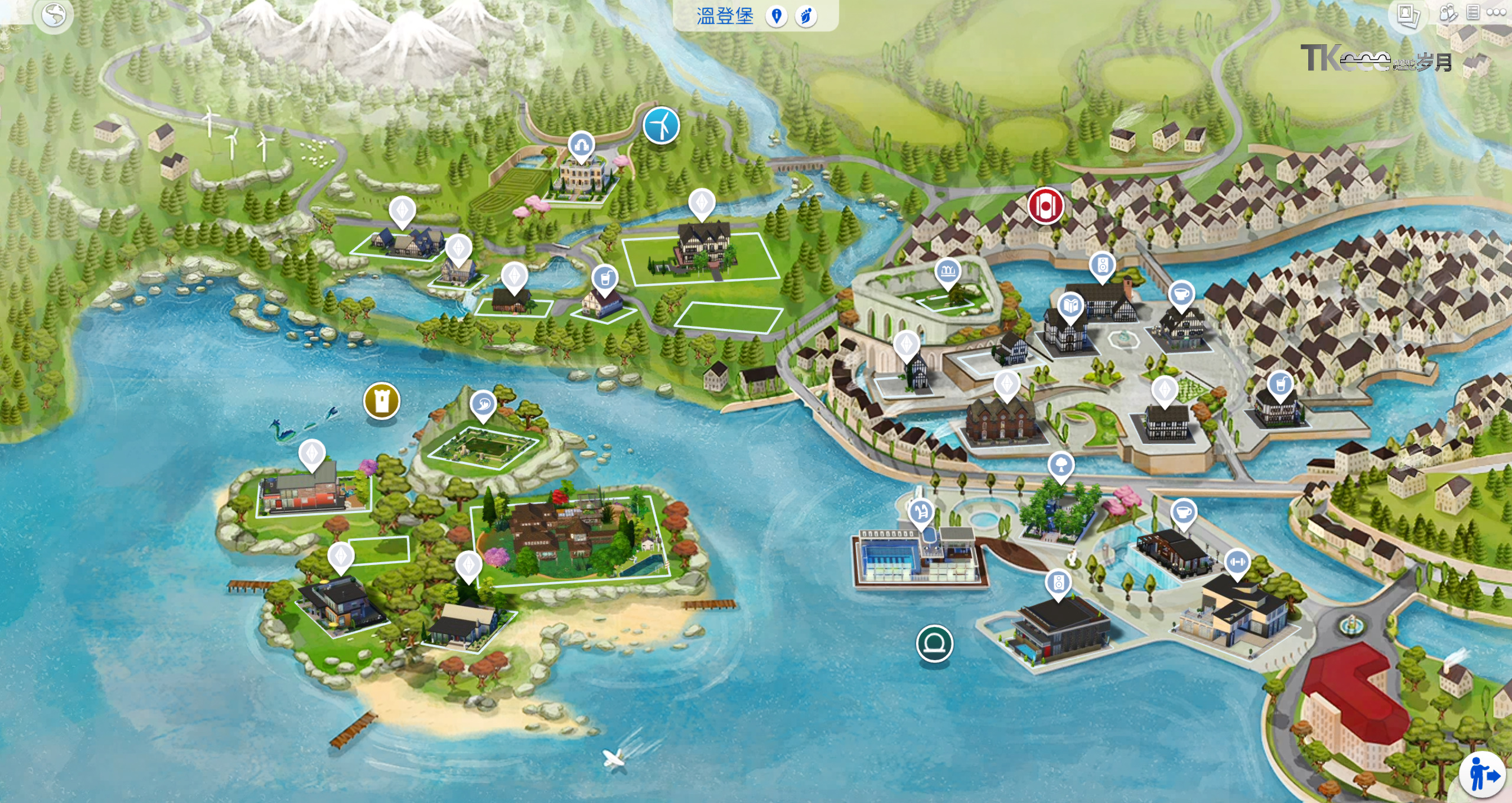Open the world selection globe button
Viewport: 1512px width, 803px height.
click(x=54, y=16)
